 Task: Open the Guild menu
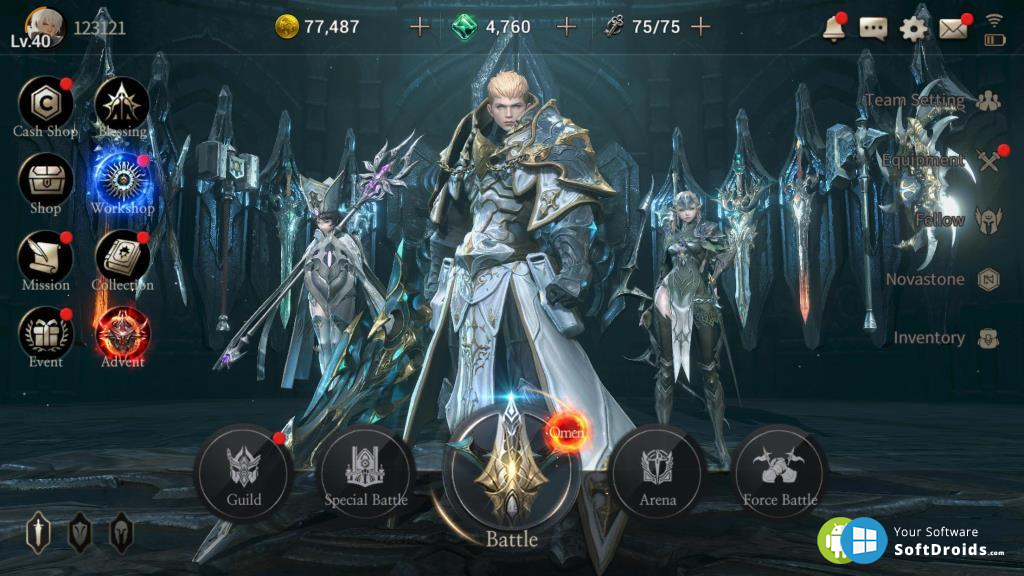click(244, 472)
